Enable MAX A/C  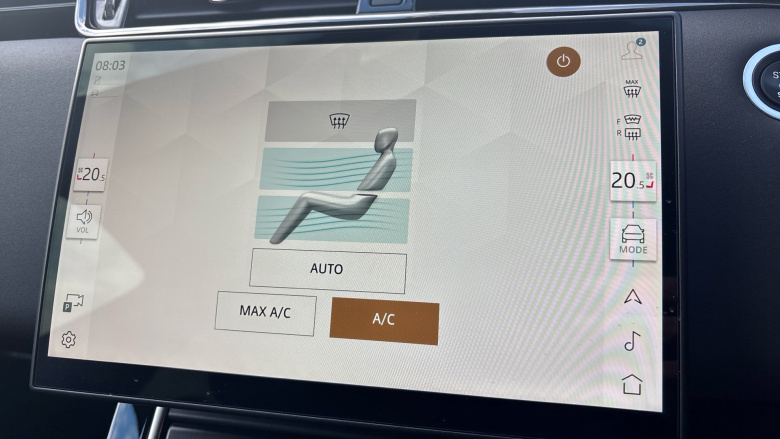[265, 313]
